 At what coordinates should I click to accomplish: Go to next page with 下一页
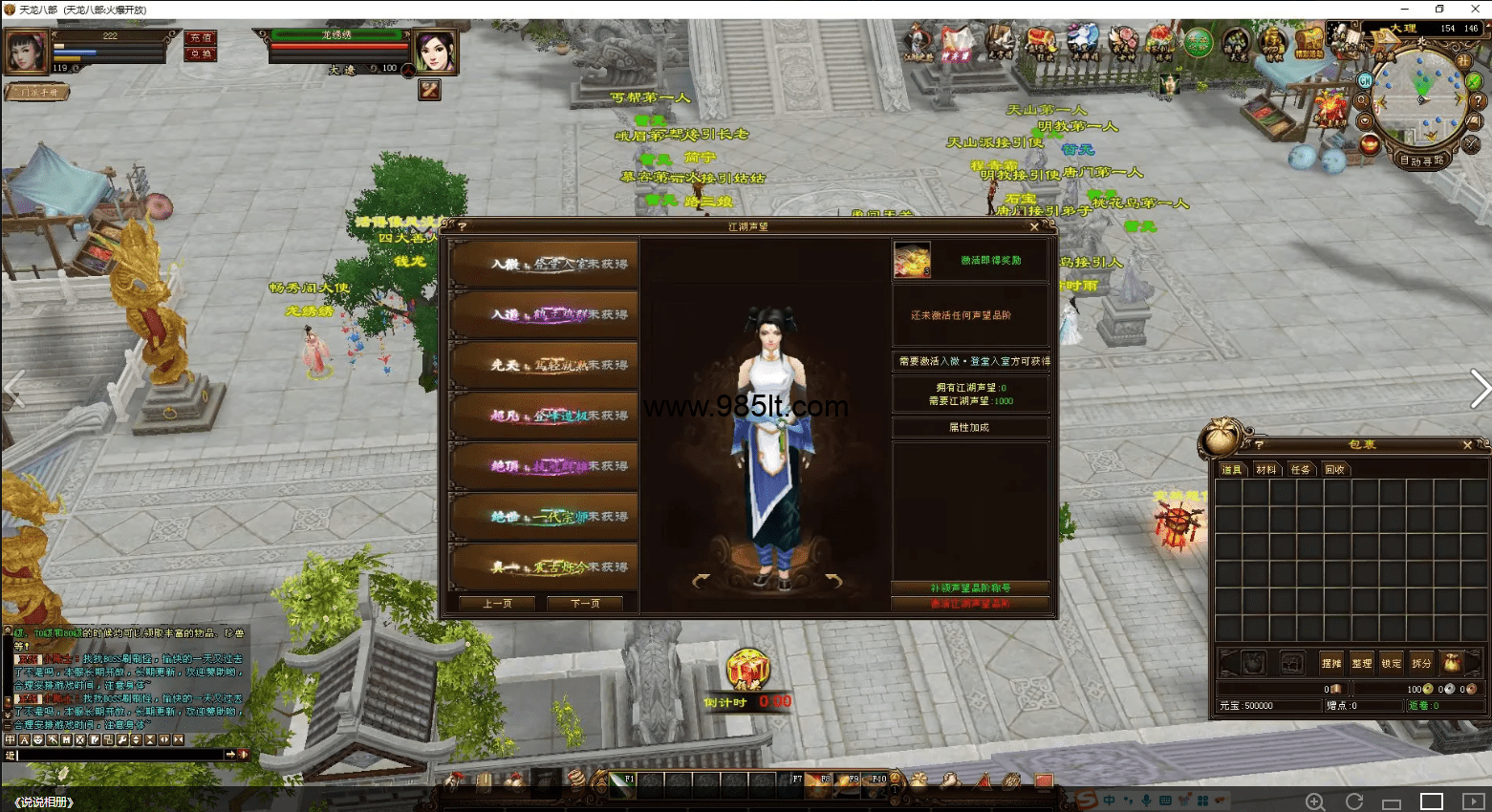coord(584,604)
